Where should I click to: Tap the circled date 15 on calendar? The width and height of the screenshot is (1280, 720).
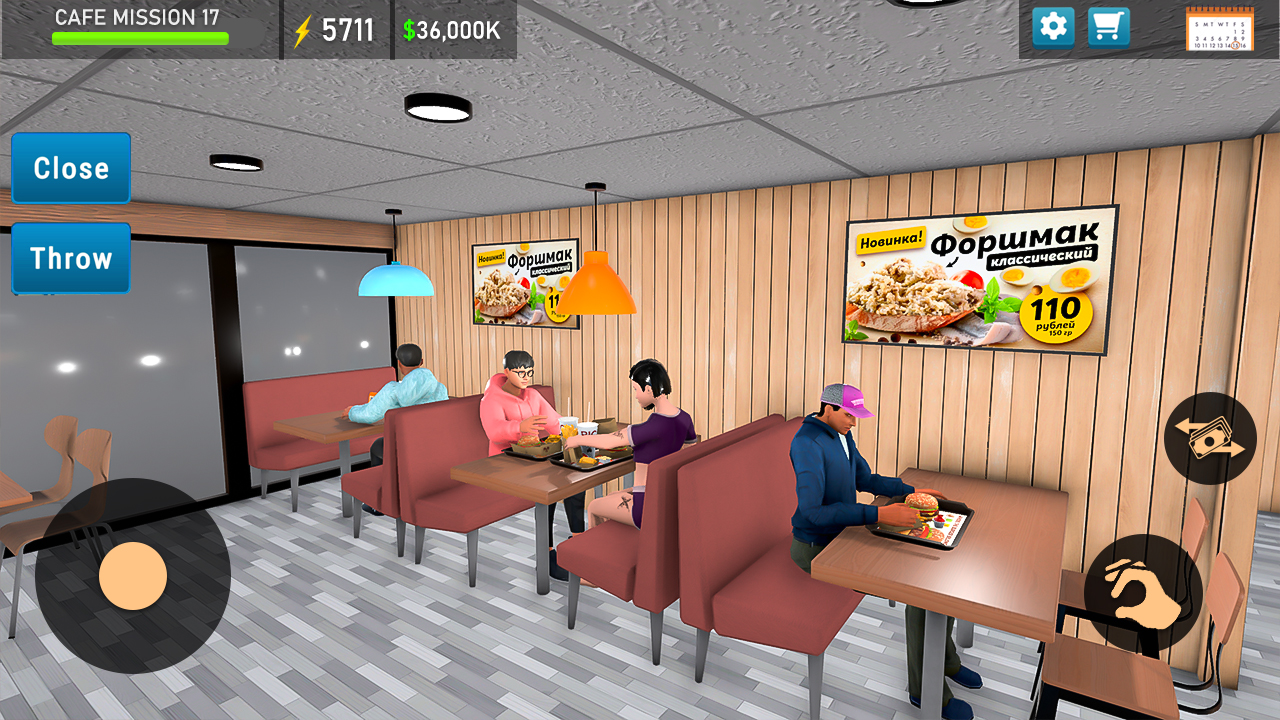pos(1235,44)
